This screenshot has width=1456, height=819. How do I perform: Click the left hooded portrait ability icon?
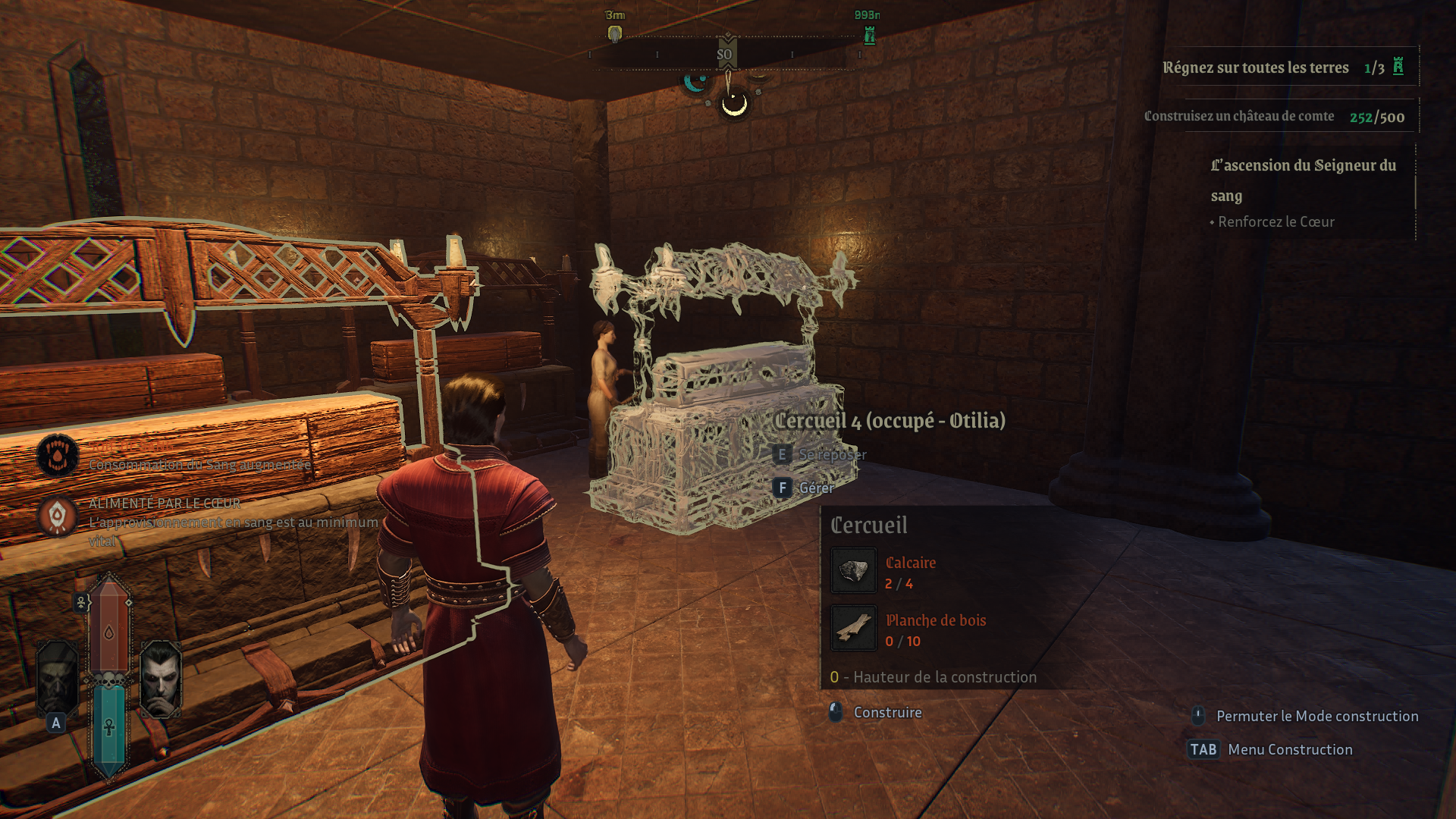coord(57,677)
